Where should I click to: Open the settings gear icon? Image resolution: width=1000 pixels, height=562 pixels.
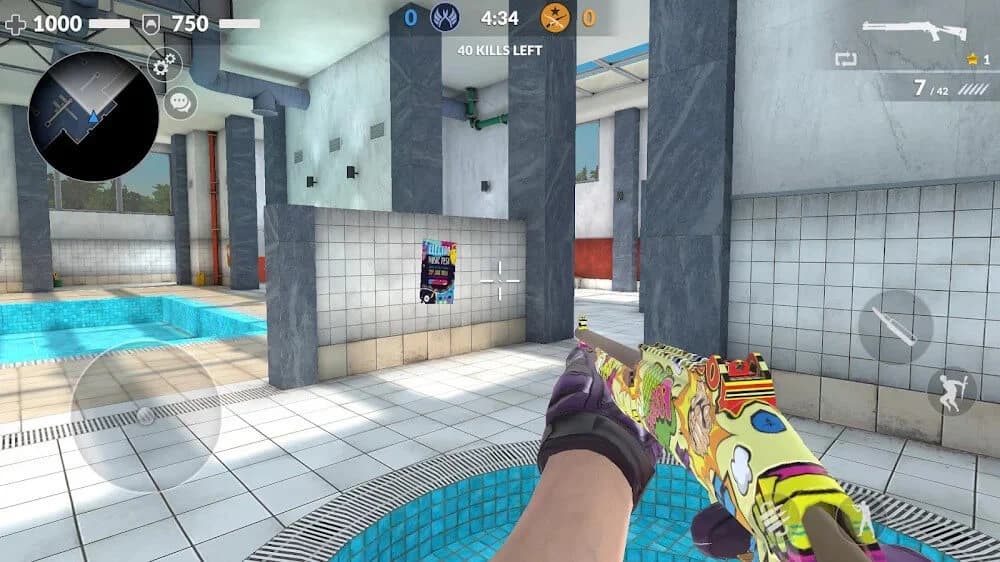(165, 66)
